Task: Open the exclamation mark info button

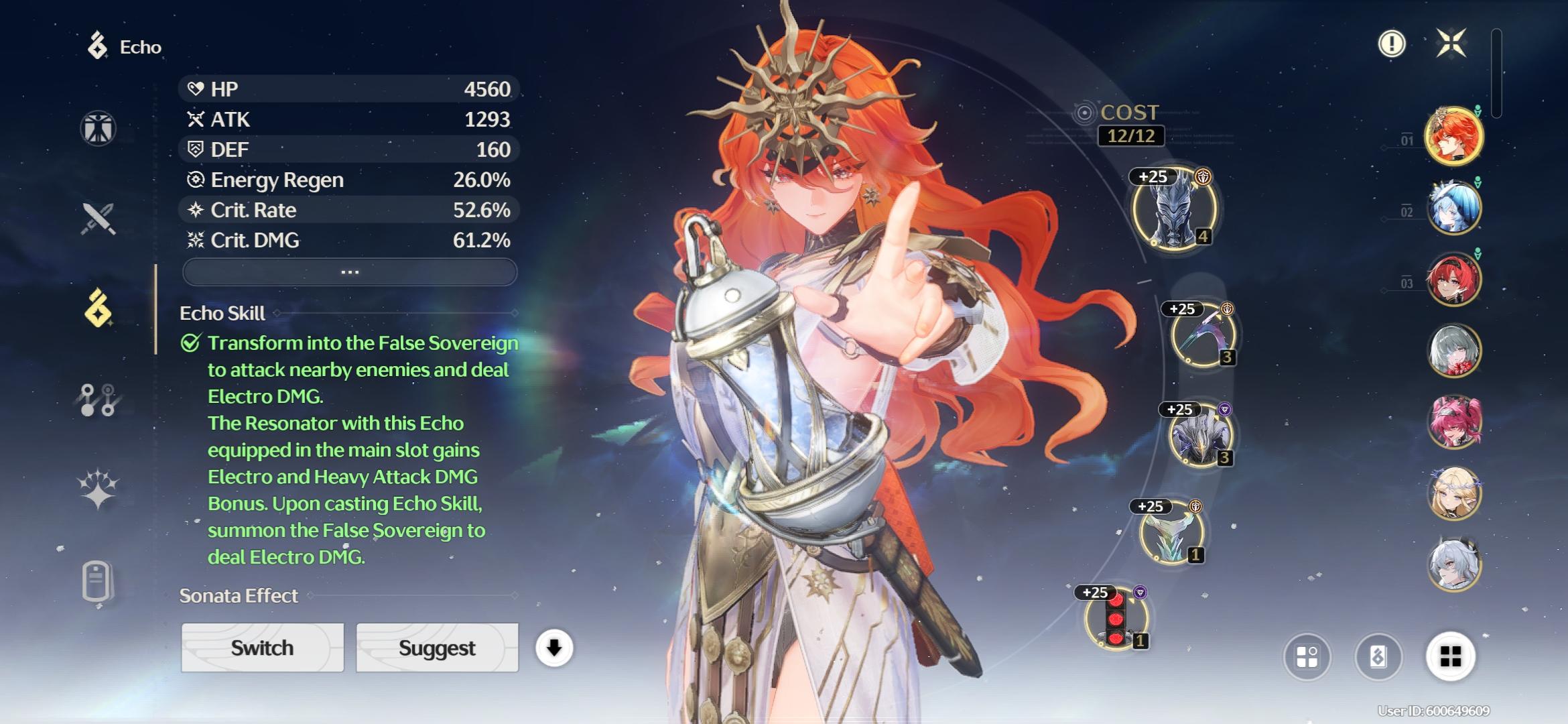Action: 1391,44
